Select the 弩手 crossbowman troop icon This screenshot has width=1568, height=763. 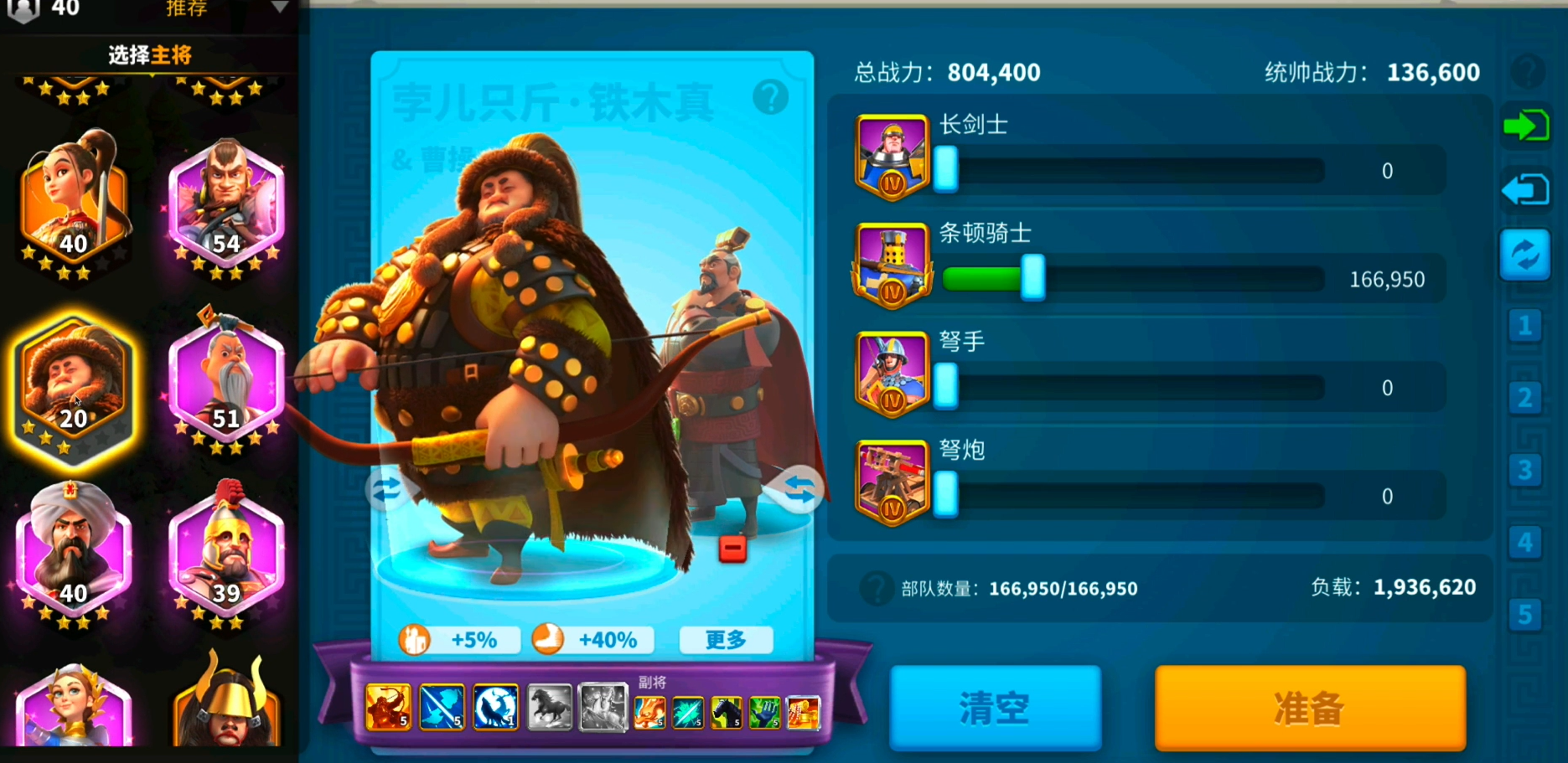pyautogui.click(x=892, y=374)
